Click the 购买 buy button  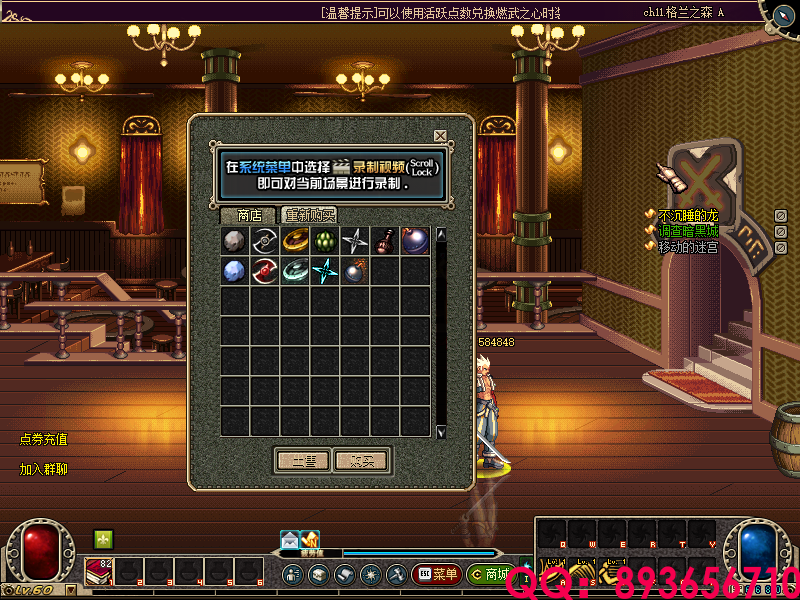[x=361, y=461]
